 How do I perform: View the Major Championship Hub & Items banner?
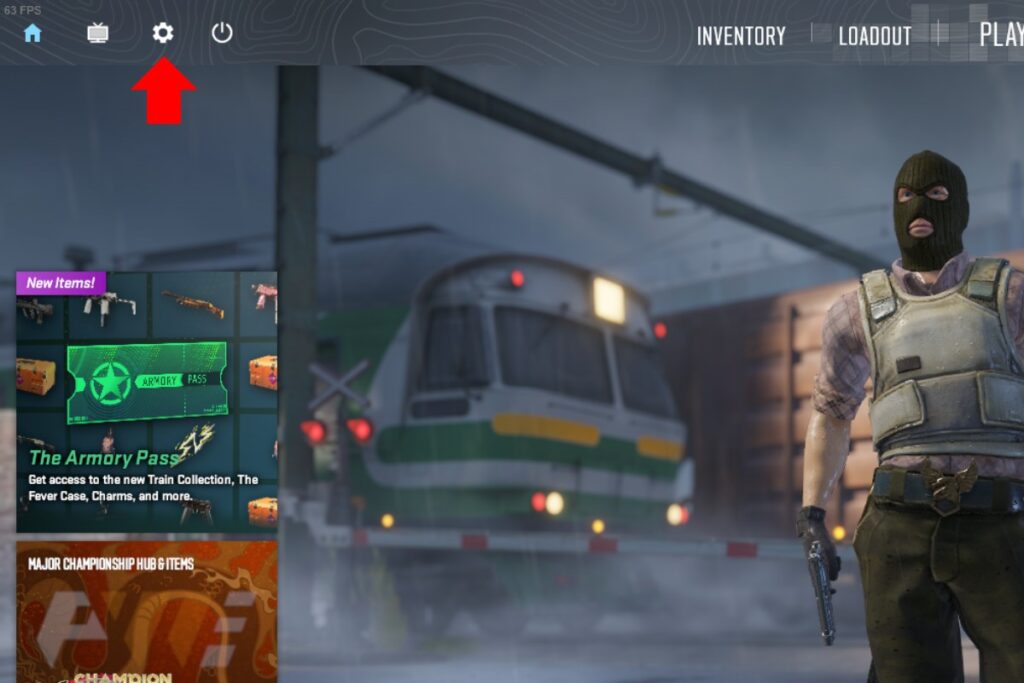(146, 612)
